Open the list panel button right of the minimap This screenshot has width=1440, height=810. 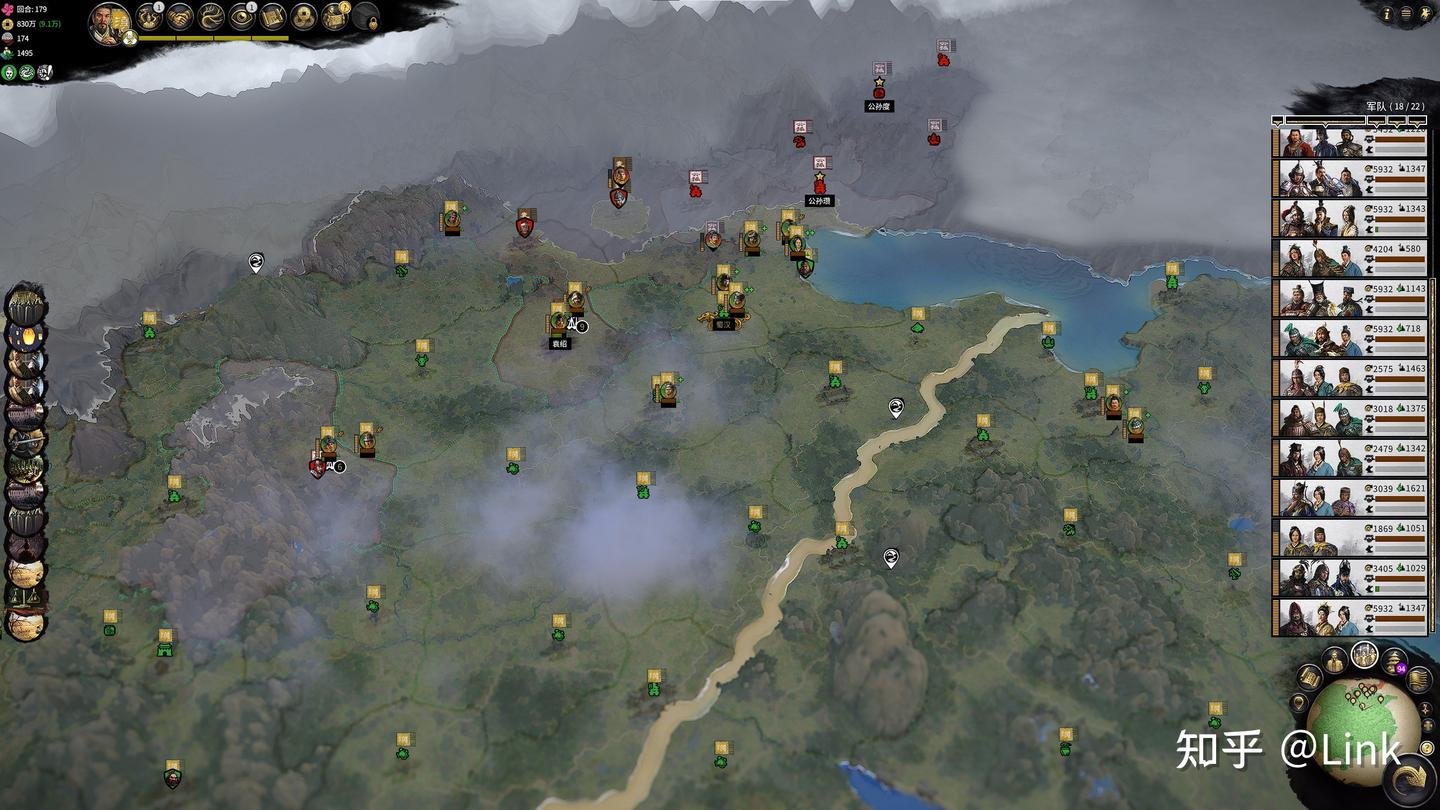(1419, 679)
